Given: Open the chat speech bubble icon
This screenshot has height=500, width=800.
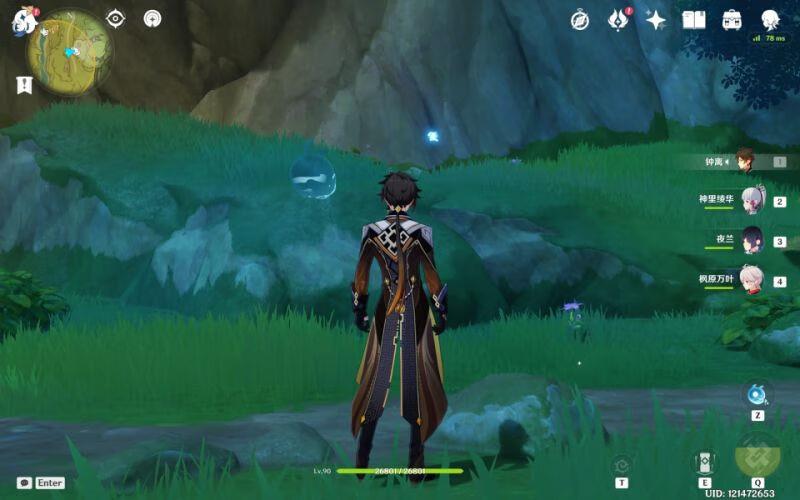Looking at the screenshot, I should point(24,482).
